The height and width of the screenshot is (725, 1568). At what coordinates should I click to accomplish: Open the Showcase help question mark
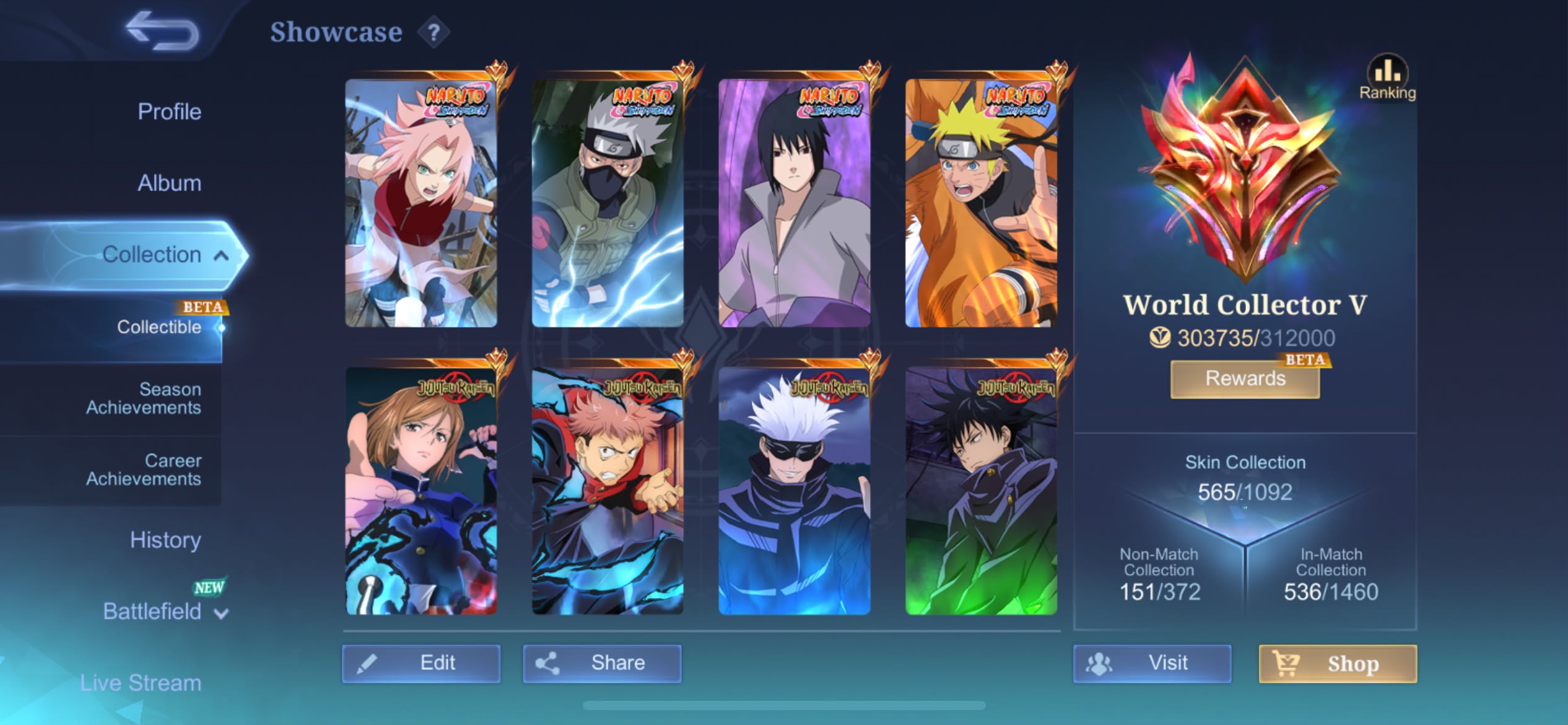tap(433, 32)
